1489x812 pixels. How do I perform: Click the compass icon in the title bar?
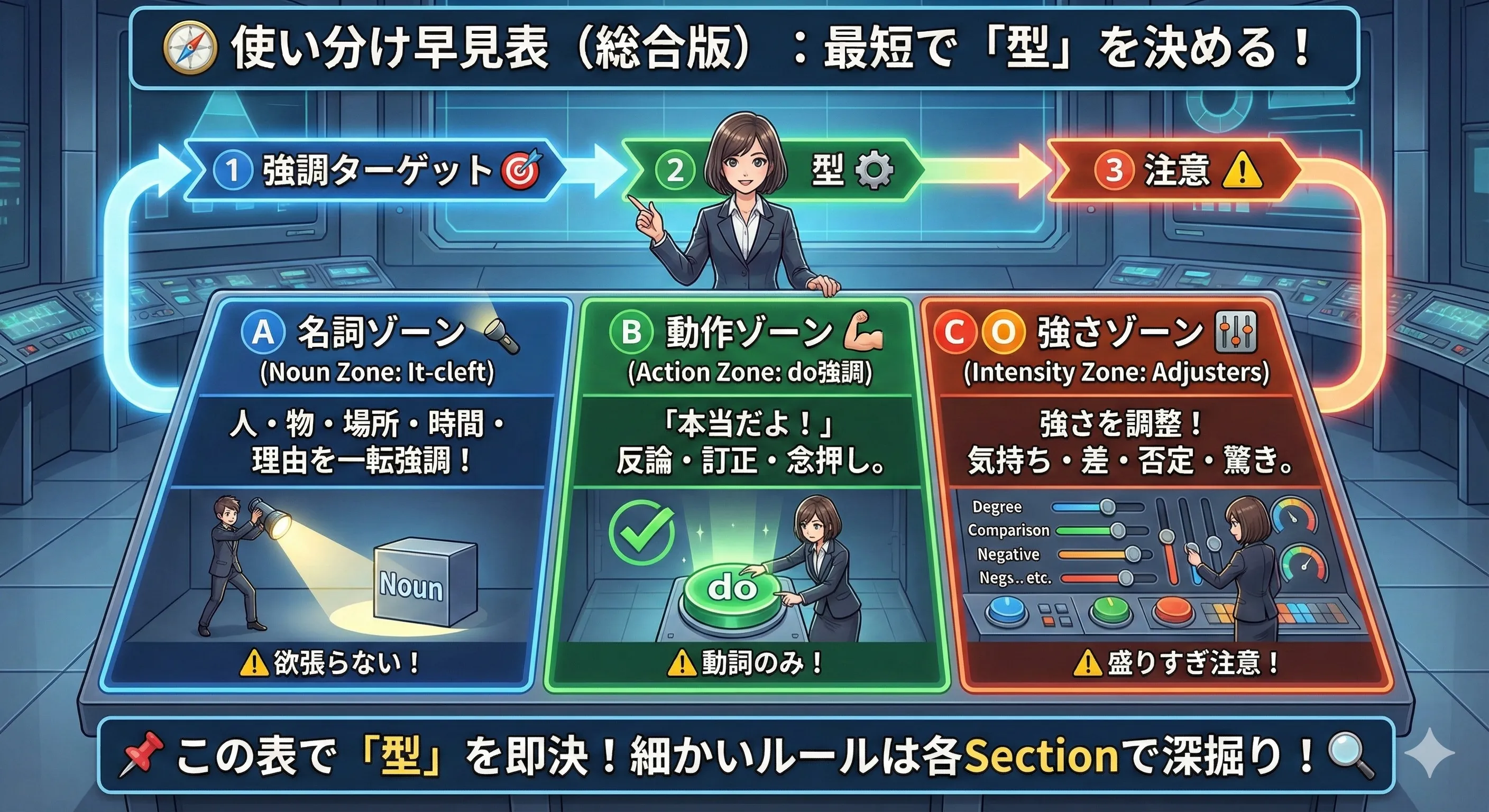(x=190, y=48)
